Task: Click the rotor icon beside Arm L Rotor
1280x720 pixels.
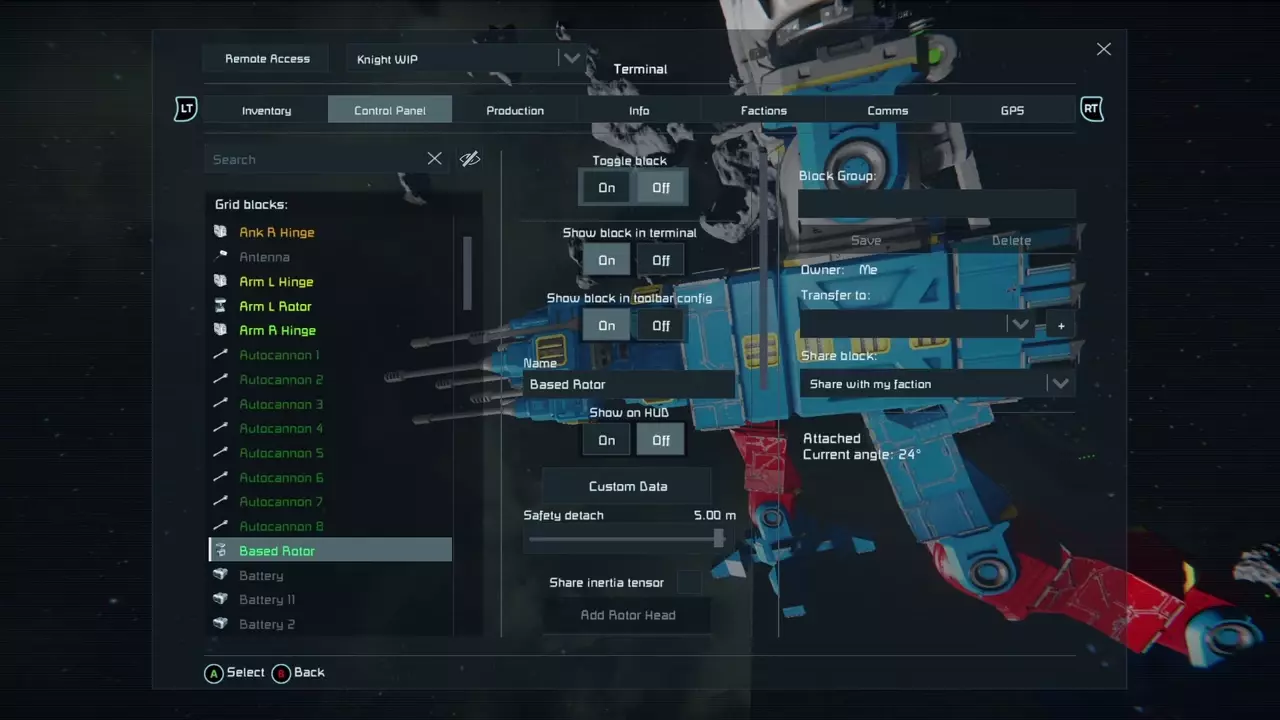Action: 220,306
